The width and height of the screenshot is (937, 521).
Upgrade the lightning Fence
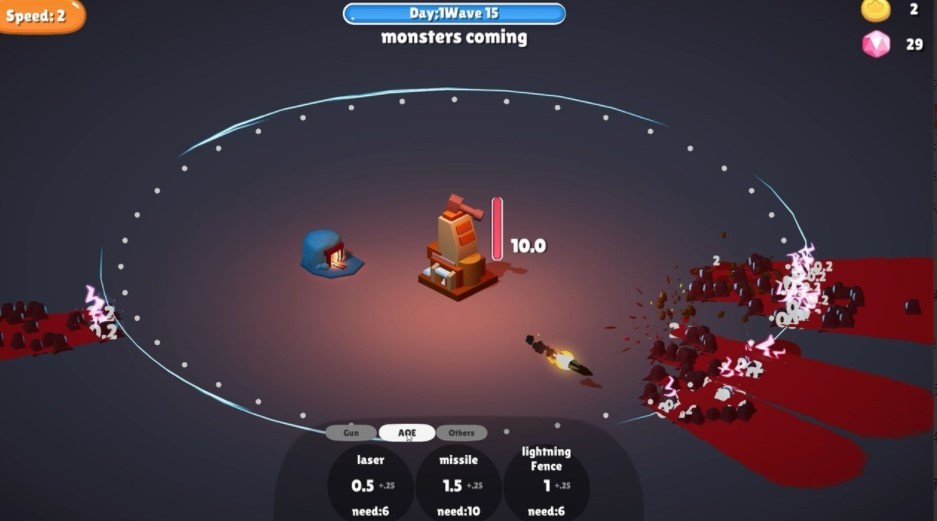[546, 484]
